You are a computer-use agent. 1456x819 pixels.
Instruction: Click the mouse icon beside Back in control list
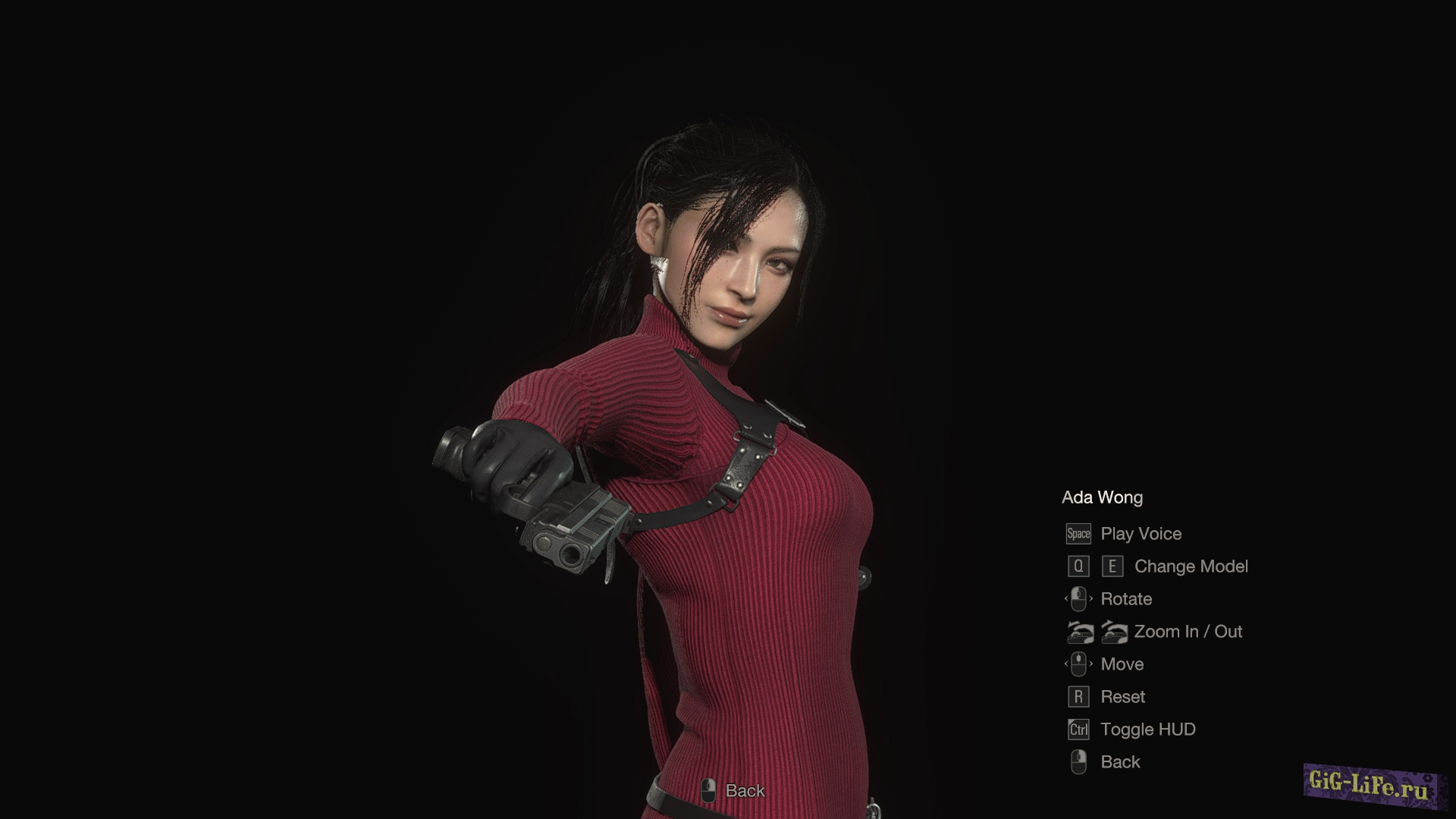coord(1078,761)
